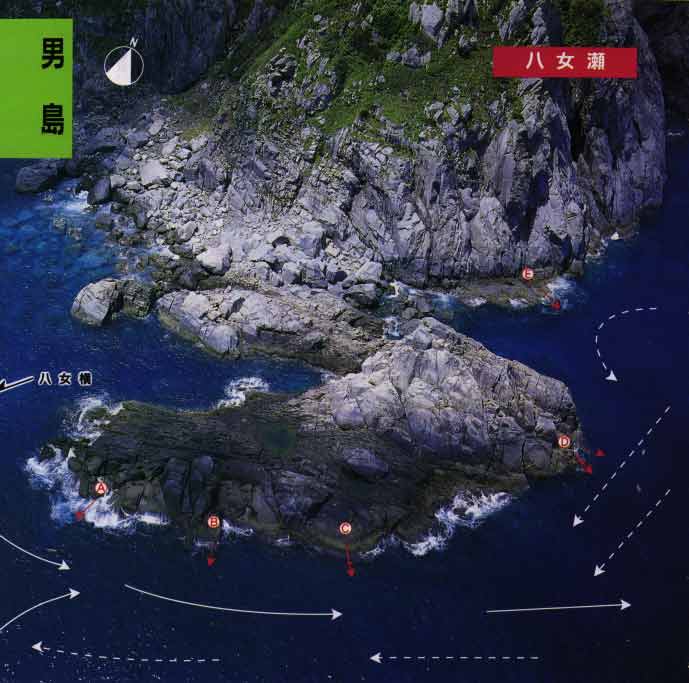Click the red 八女瀬 location label
Screen dimensions: 689x683
(565, 61)
